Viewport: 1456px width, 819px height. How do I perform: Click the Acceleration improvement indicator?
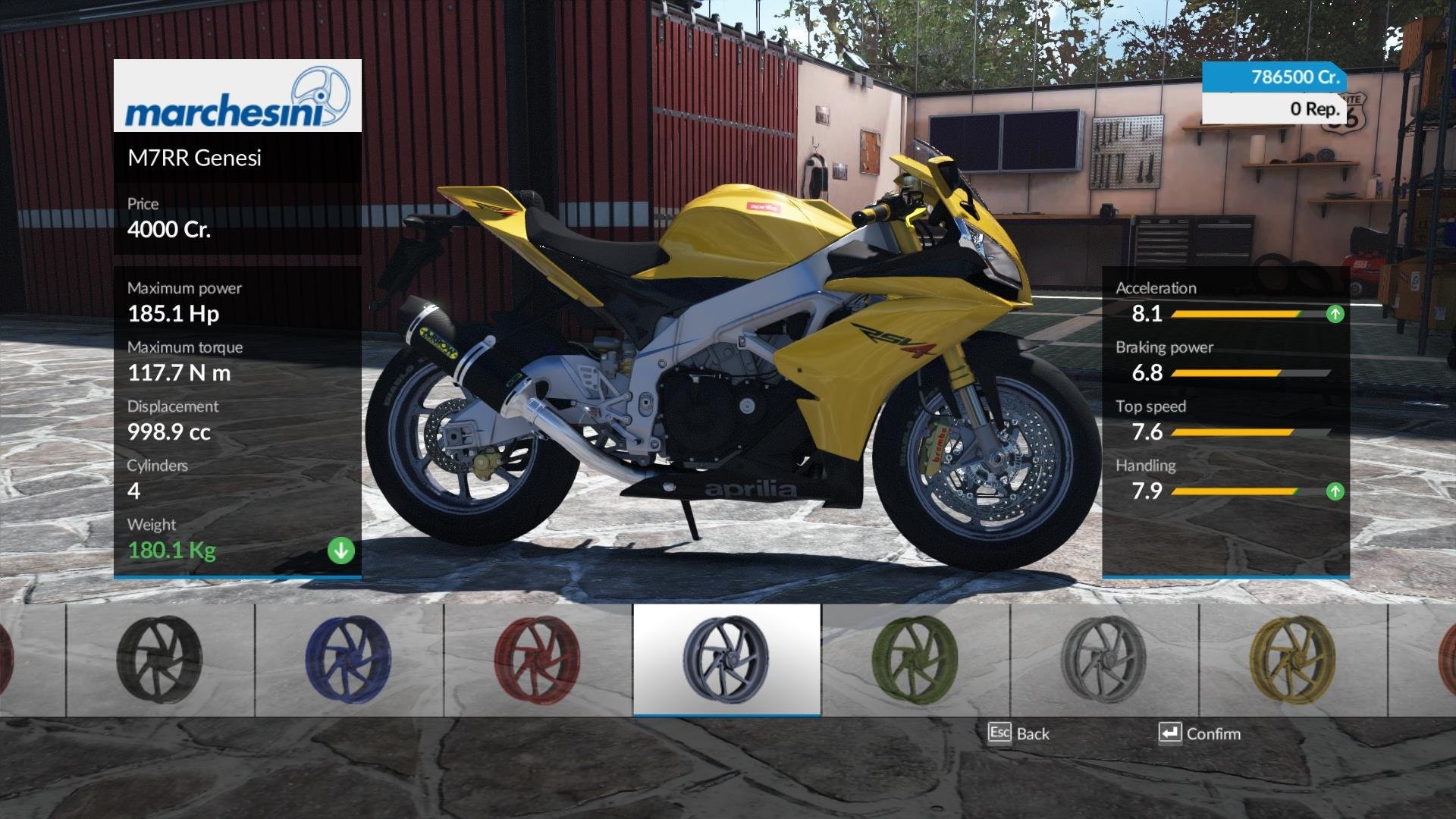click(1335, 314)
